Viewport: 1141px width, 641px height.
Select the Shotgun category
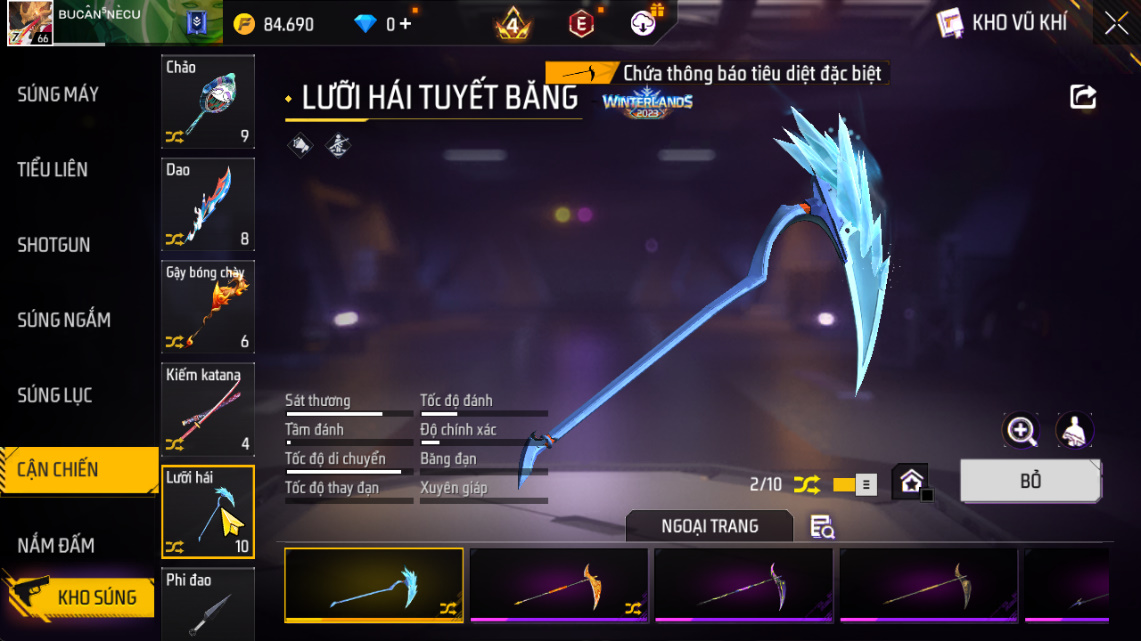pyautogui.click(x=54, y=245)
